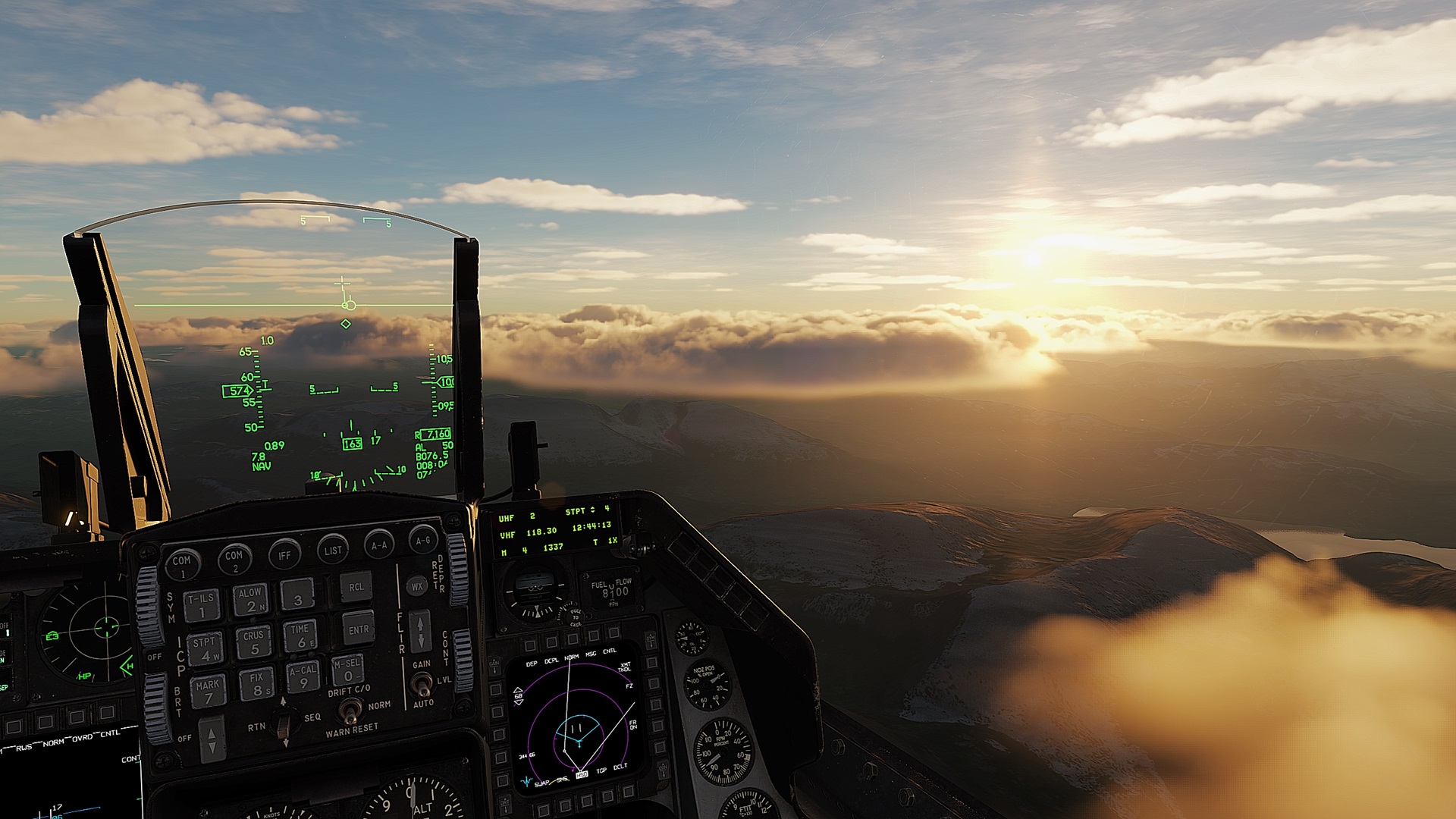Tap the number 3 keypad key
The height and width of the screenshot is (819, 1456).
297,595
